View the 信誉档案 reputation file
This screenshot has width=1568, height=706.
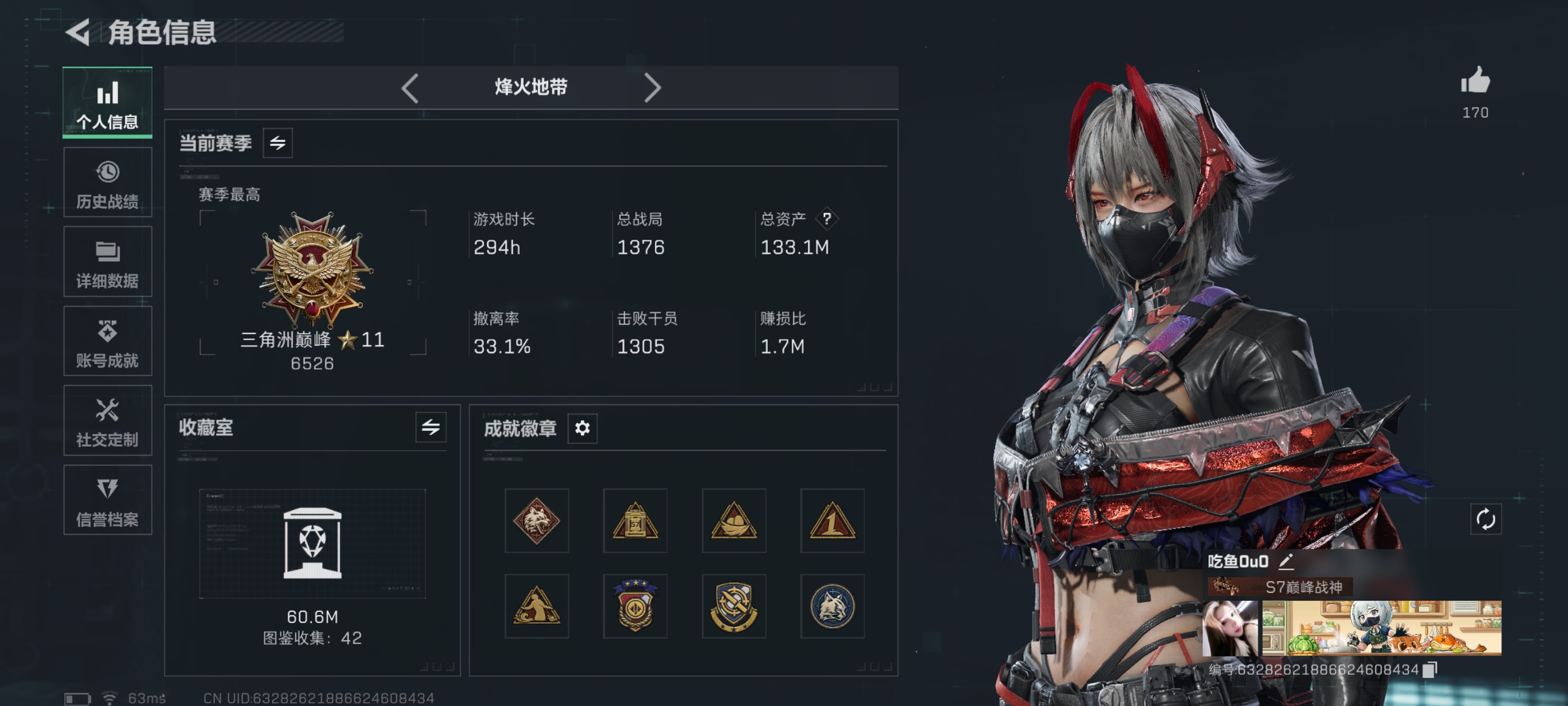(107, 500)
